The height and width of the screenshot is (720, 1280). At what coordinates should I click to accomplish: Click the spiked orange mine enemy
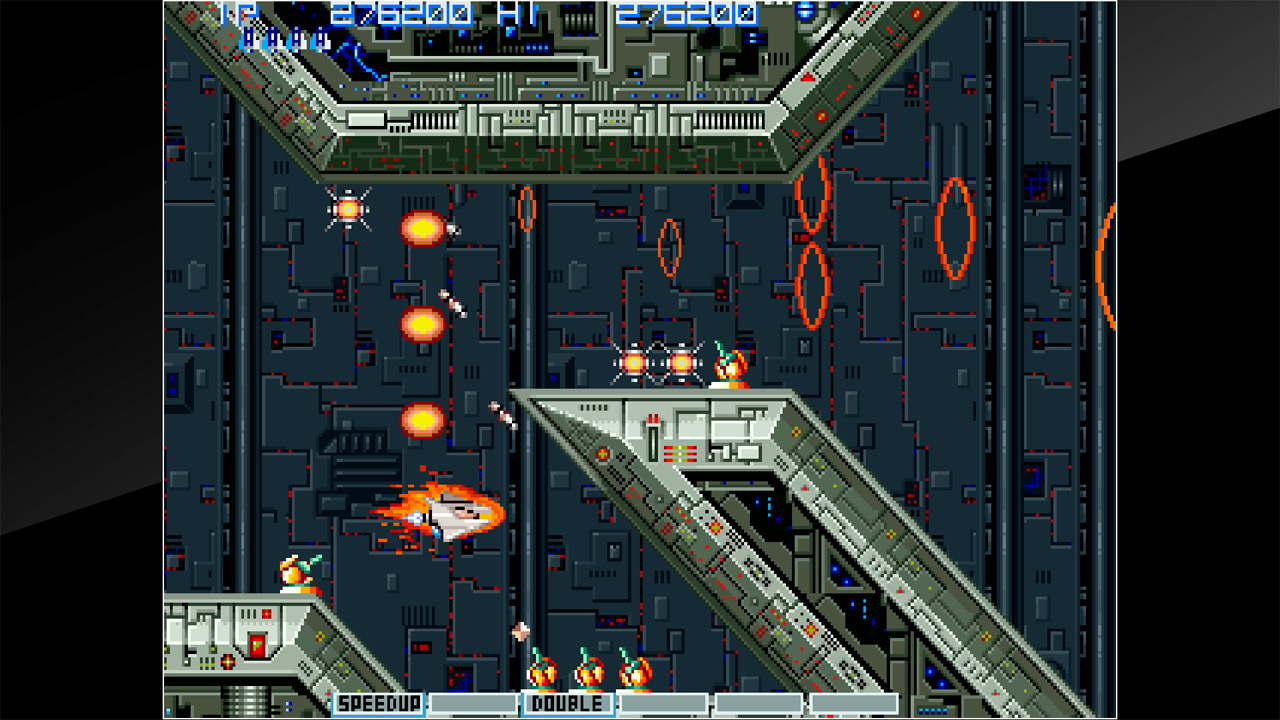pos(350,211)
